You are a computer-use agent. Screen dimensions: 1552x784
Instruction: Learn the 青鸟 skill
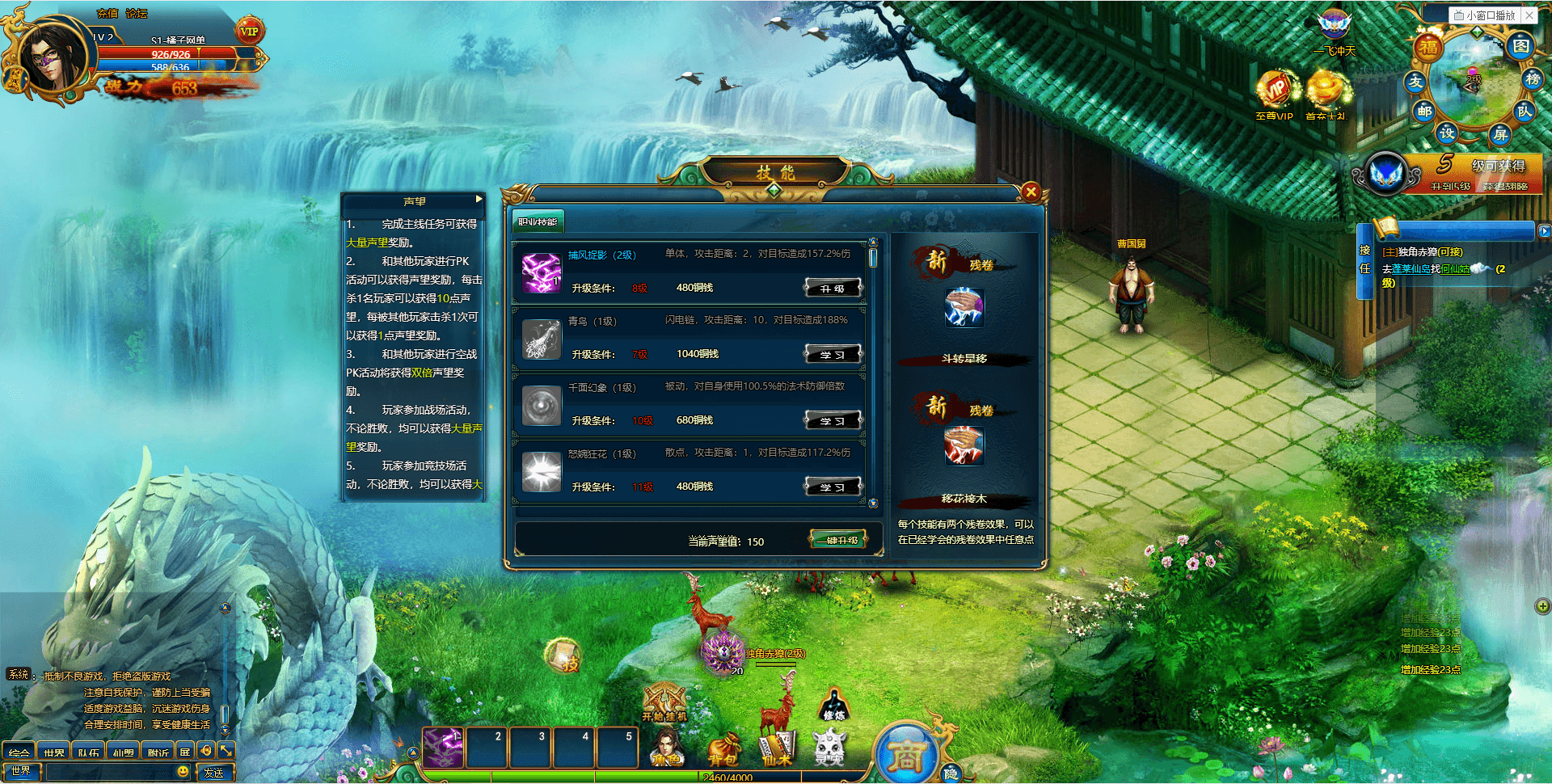833,354
